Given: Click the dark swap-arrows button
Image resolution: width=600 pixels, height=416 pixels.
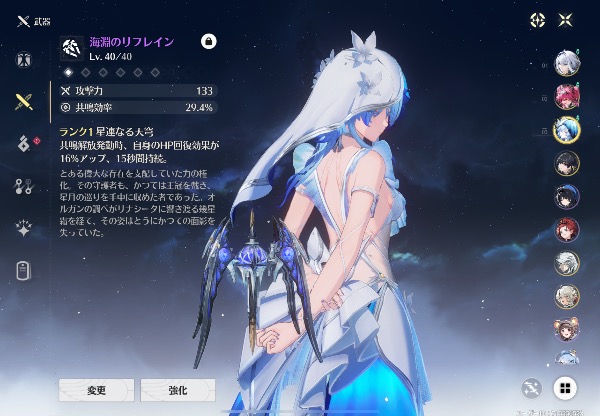Looking at the screenshot, I should 532,388.
